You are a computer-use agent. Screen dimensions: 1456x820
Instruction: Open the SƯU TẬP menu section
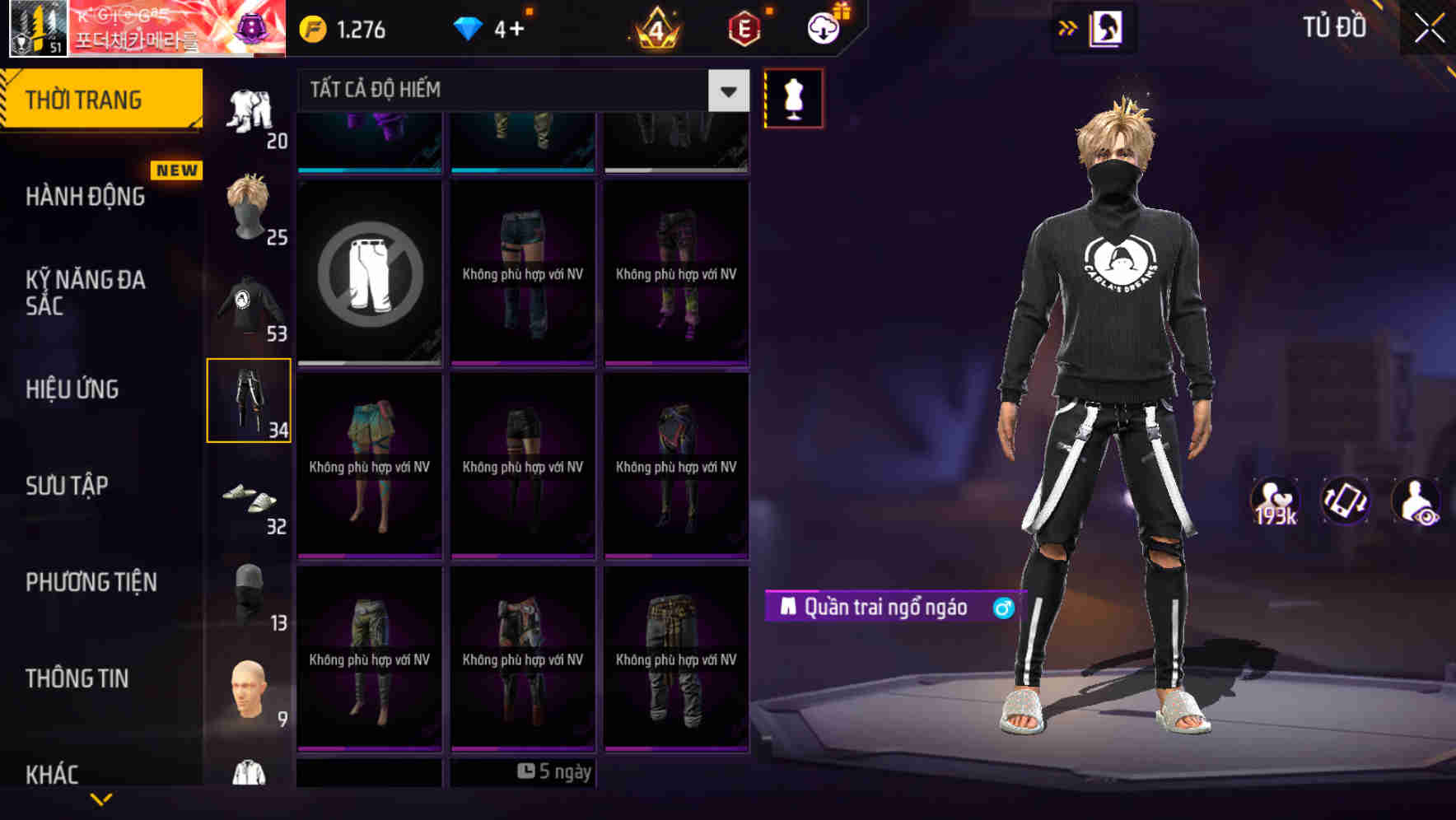click(x=66, y=486)
